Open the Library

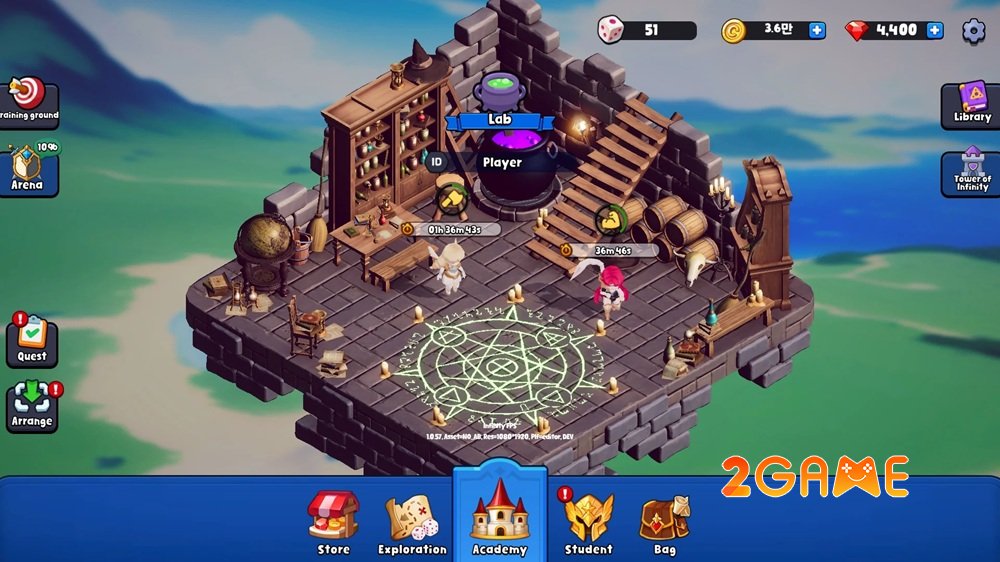[972, 104]
